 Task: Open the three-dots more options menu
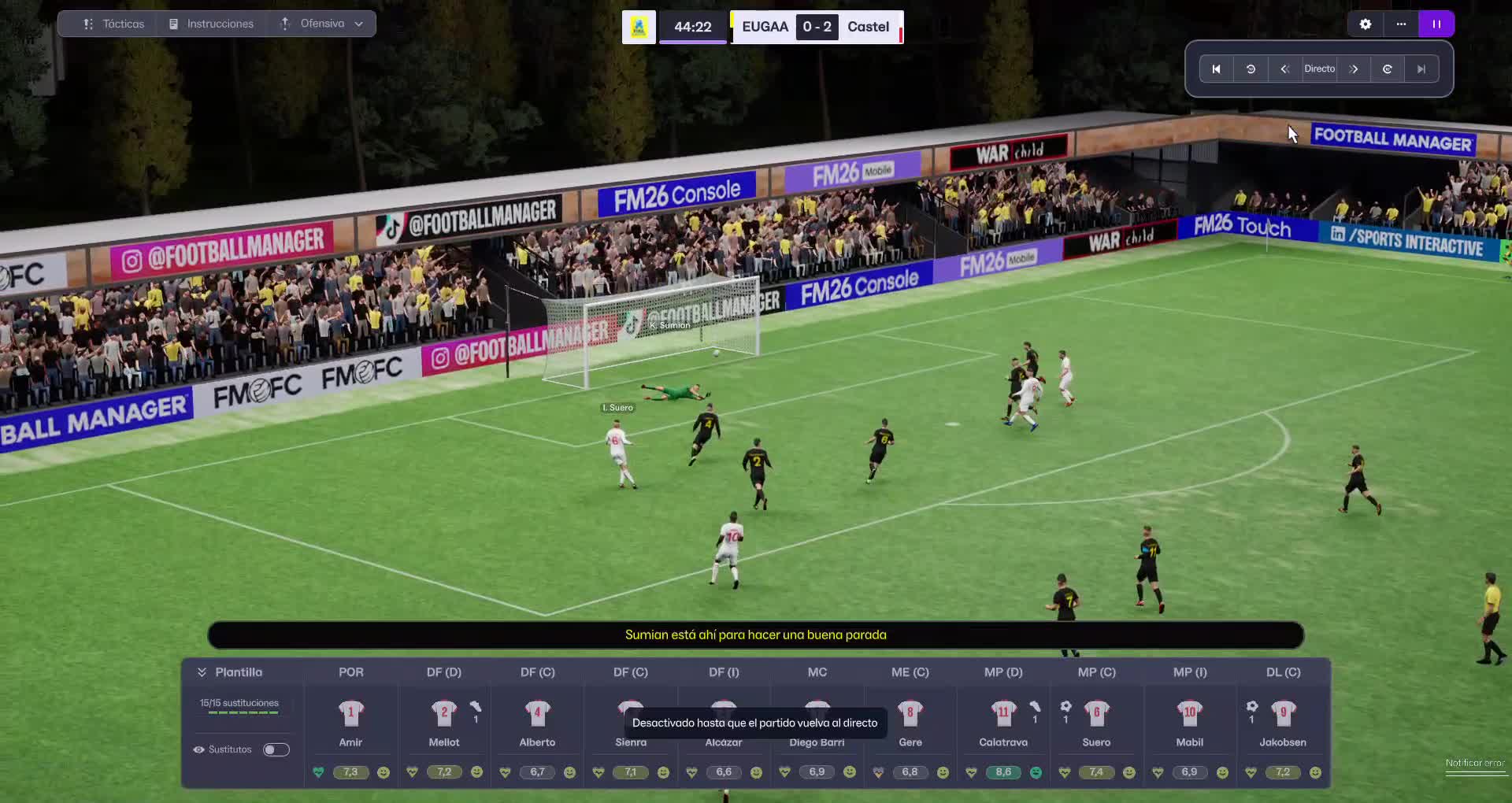point(1401,24)
